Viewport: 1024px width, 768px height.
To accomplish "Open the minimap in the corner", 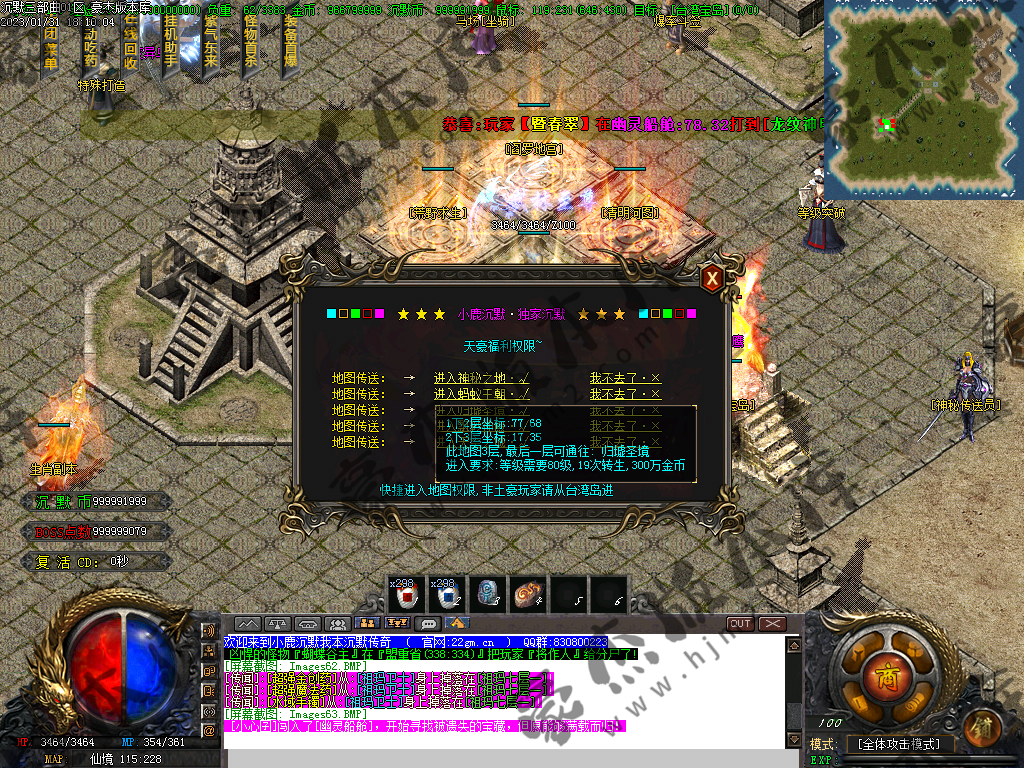I will (923, 100).
